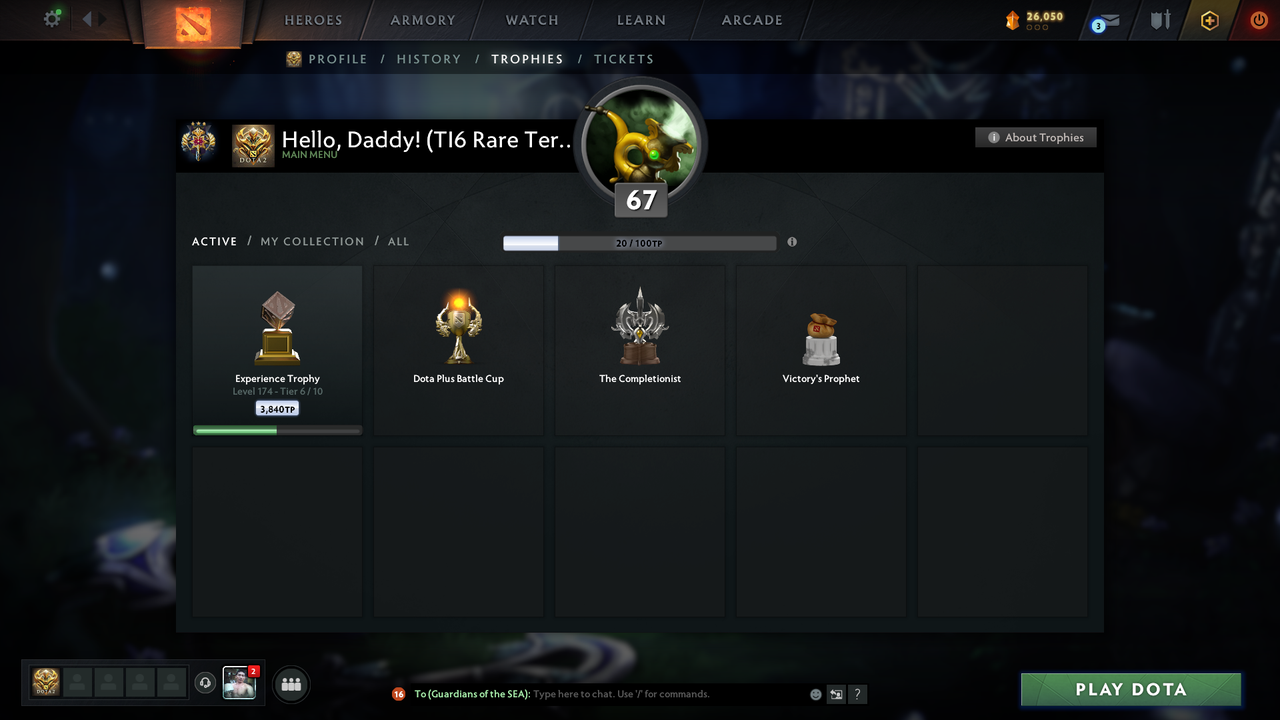This screenshot has height=720, width=1280.
Task: Open the friends list with the people icon
Action: (x=289, y=683)
